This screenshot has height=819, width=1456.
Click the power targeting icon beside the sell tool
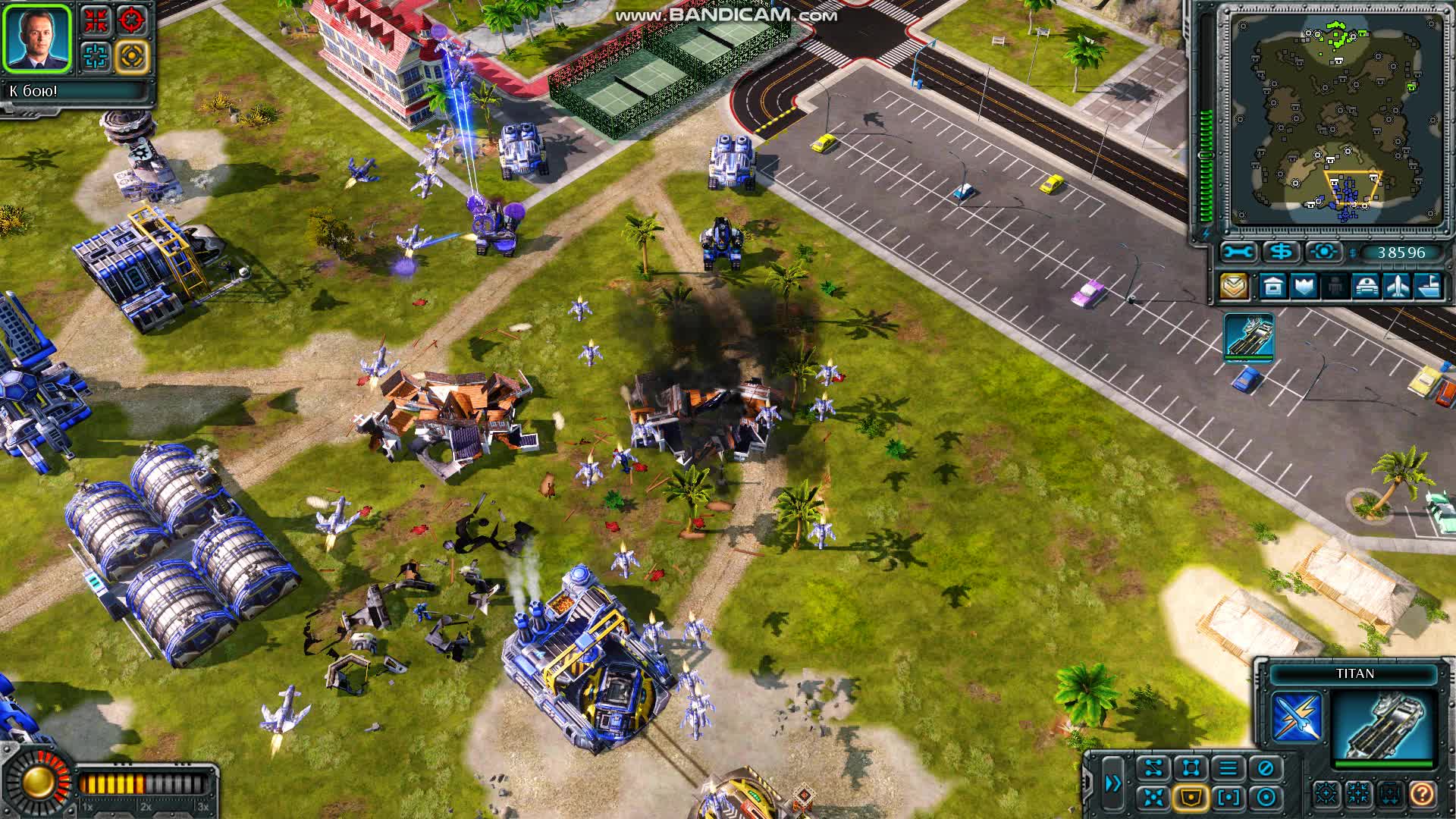[1324, 252]
